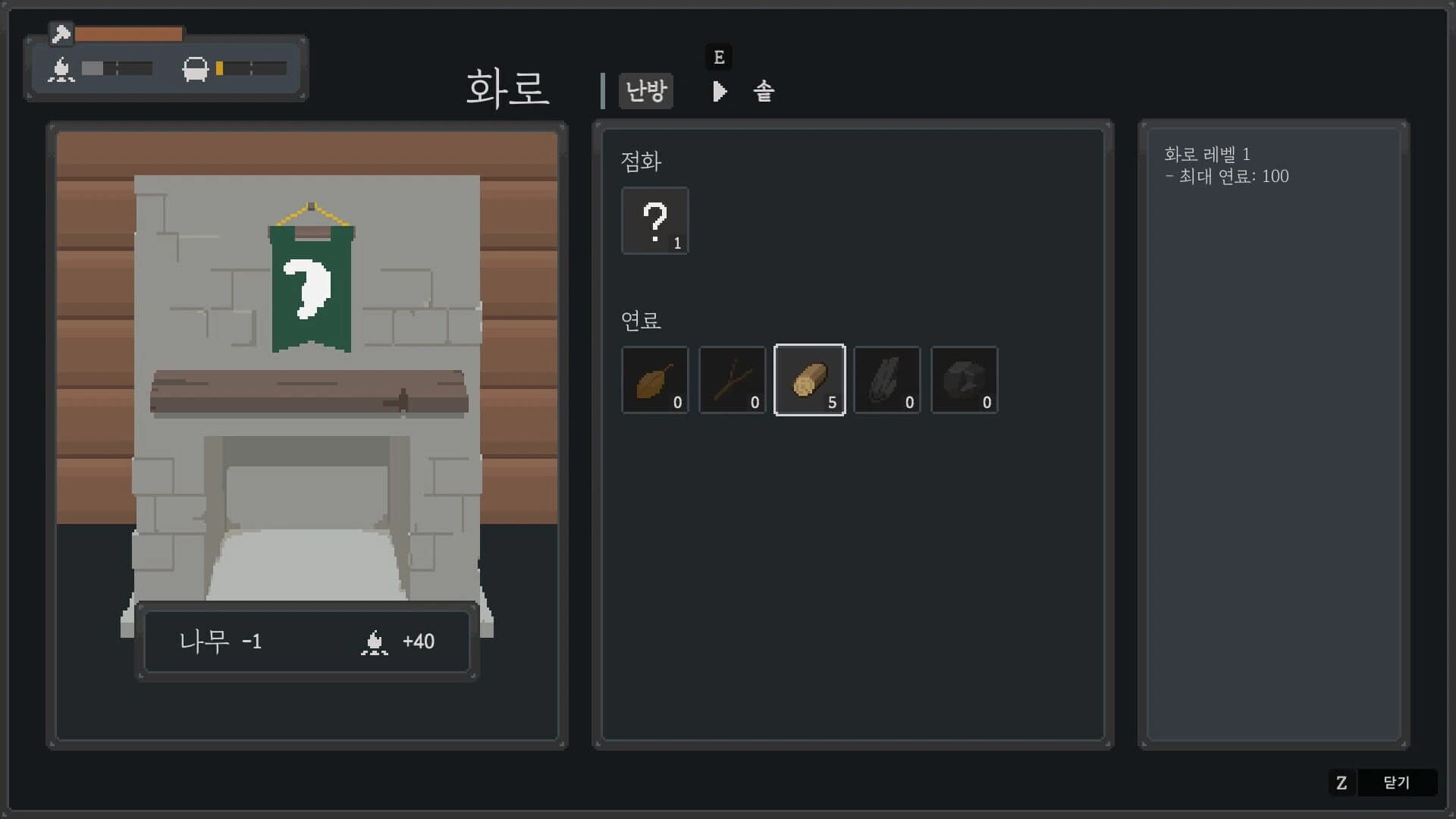Click the orange durability progress bar
The height and width of the screenshot is (819, 1456).
point(129,34)
